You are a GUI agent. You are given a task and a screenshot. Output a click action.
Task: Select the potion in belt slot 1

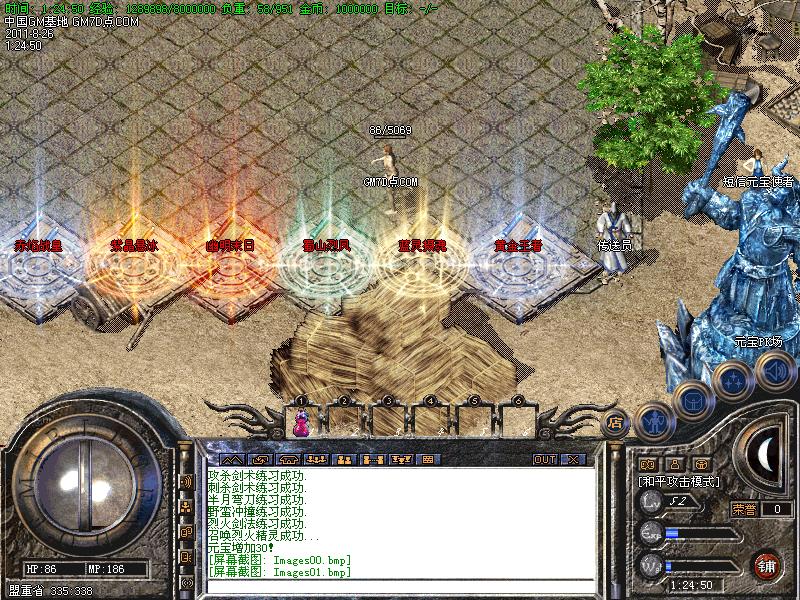(301, 424)
